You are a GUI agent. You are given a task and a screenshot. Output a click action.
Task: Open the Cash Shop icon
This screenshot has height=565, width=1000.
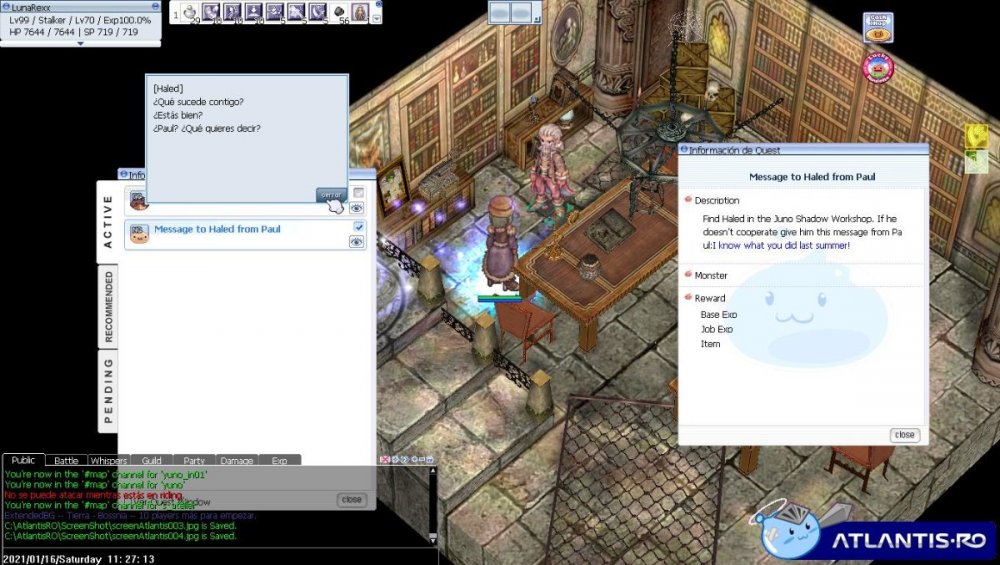878,27
